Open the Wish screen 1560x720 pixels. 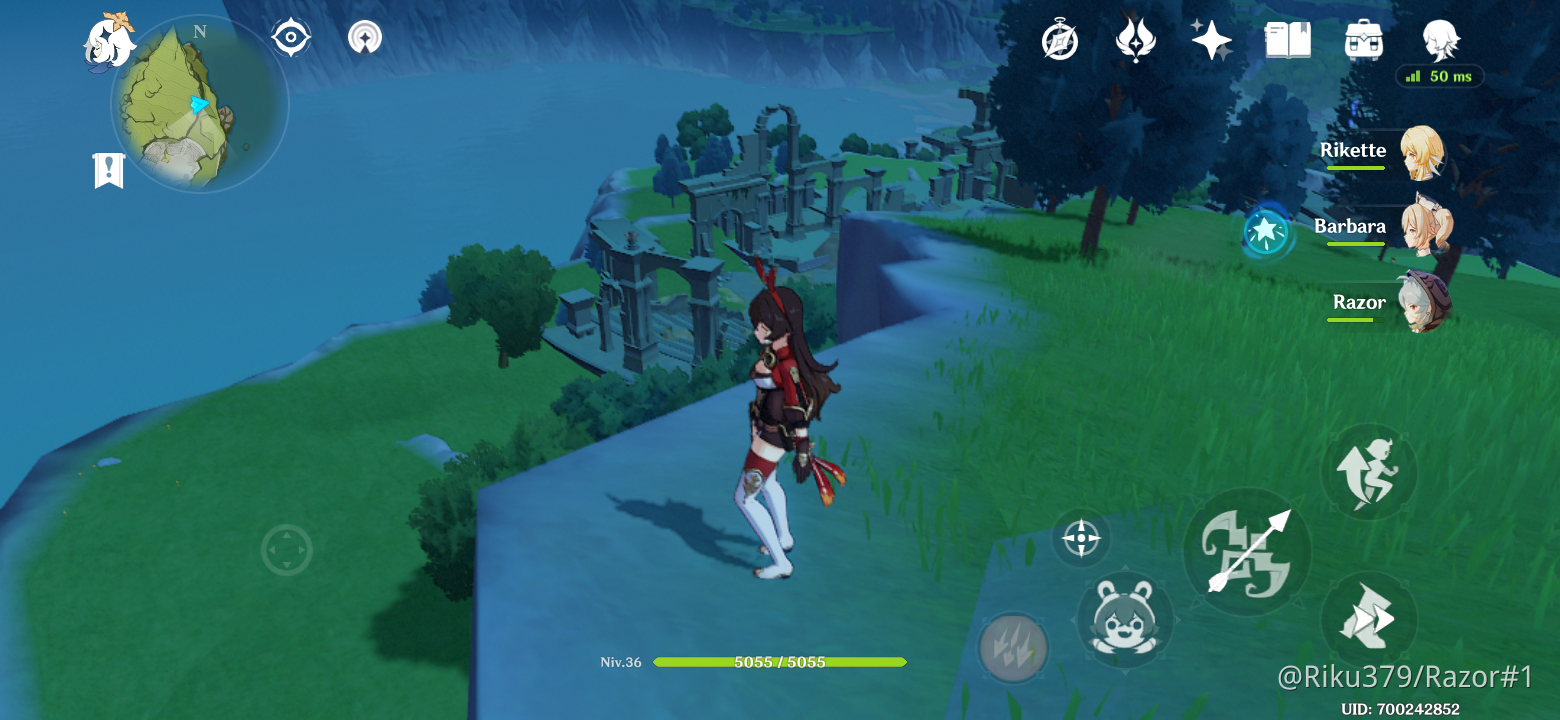point(1210,40)
